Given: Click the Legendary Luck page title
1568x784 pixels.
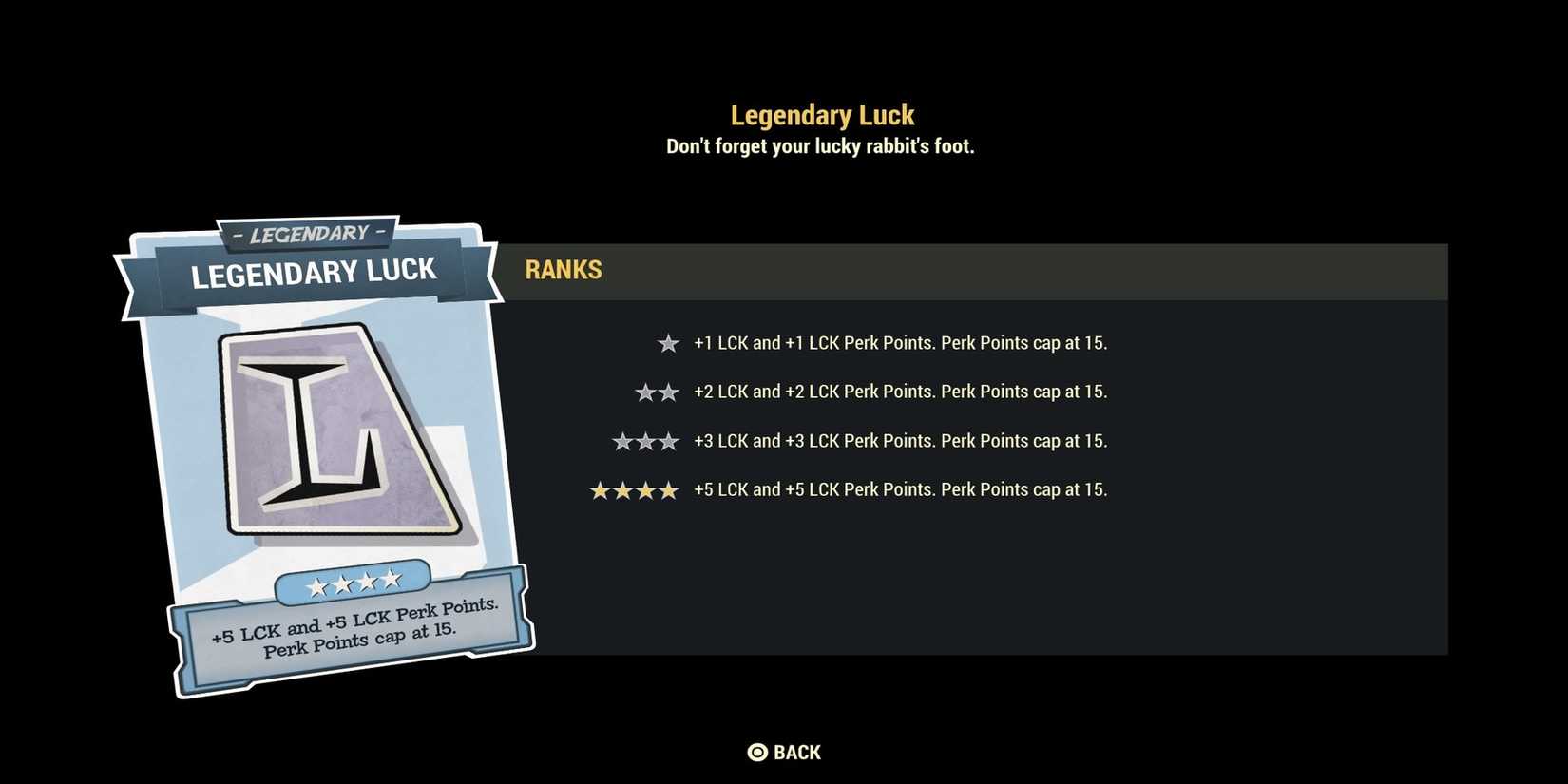Looking at the screenshot, I should 822,114.
